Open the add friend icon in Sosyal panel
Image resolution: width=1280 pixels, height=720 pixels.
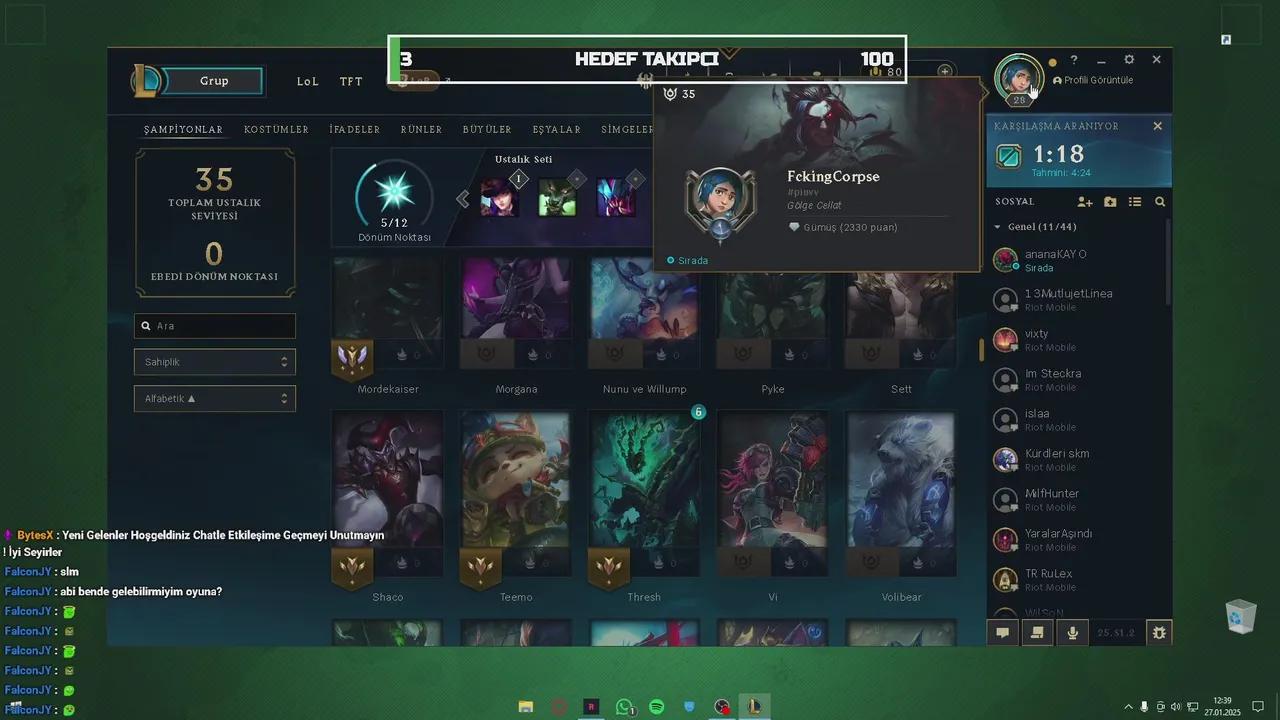click(1084, 201)
